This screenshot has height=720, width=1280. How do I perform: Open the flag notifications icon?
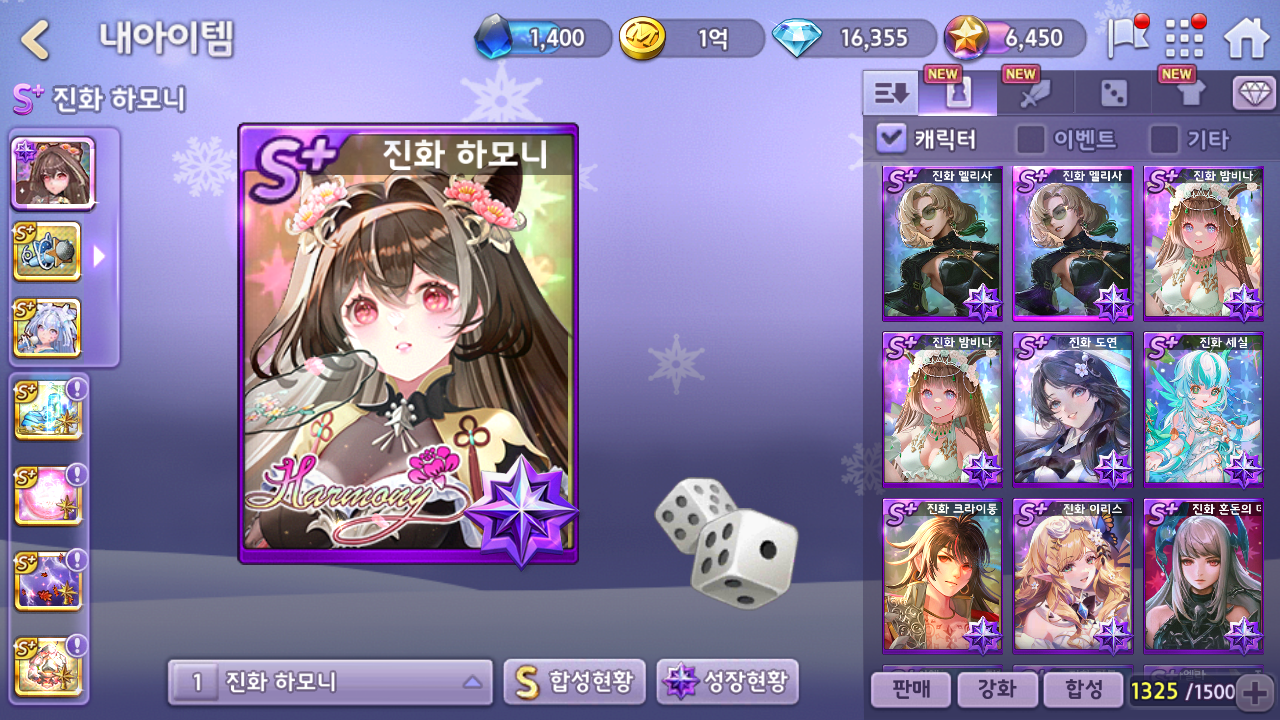tap(1127, 39)
